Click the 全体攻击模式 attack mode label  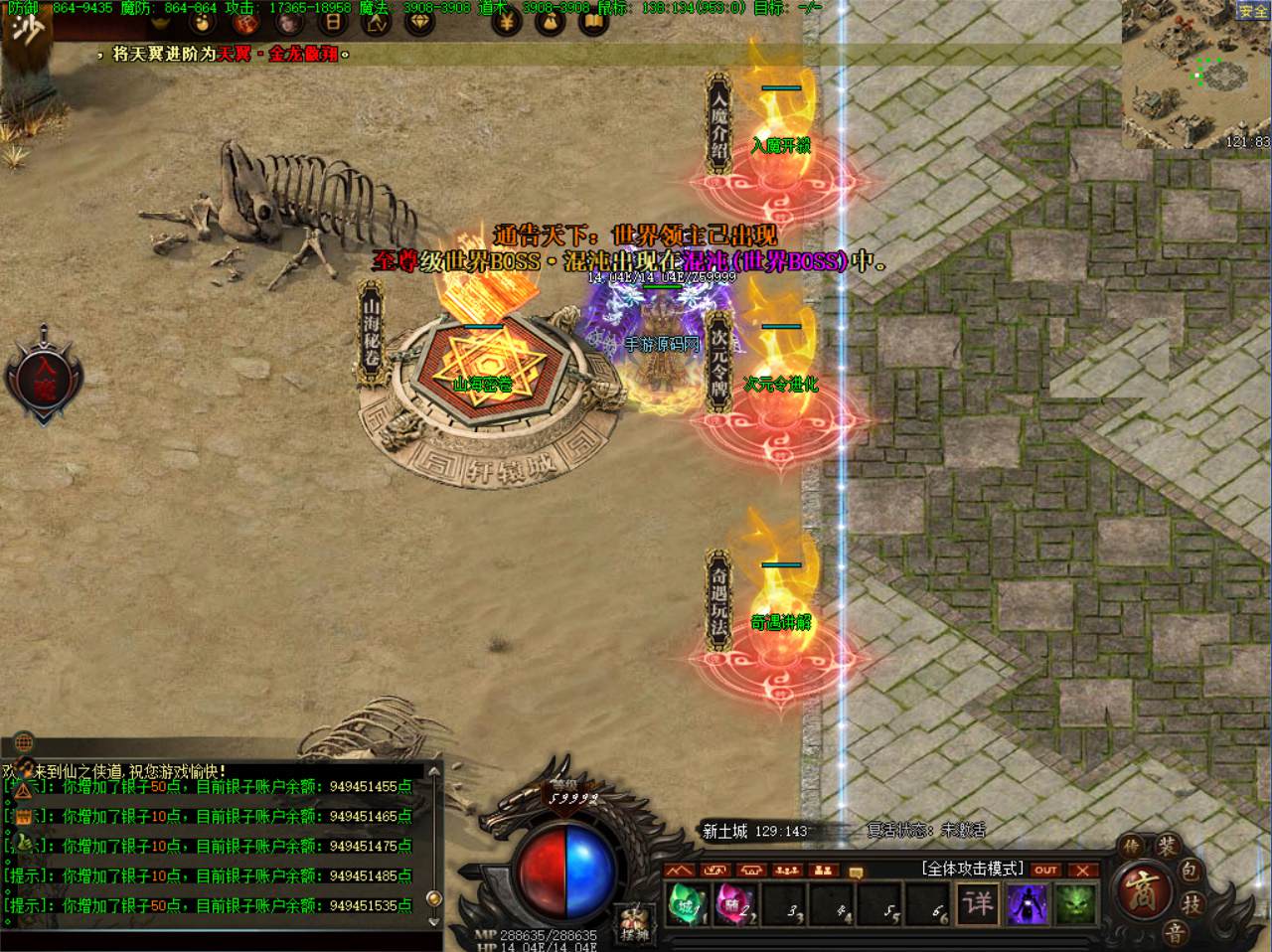(x=972, y=869)
